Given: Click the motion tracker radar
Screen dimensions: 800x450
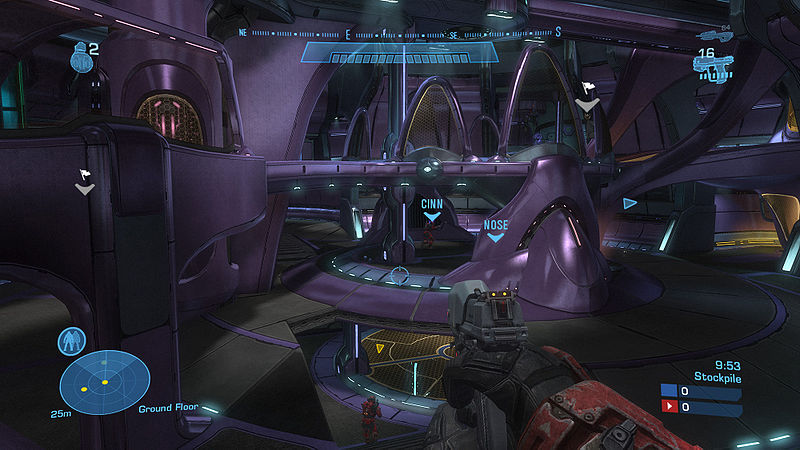Looking at the screenshot, I should tap(104, 382).
